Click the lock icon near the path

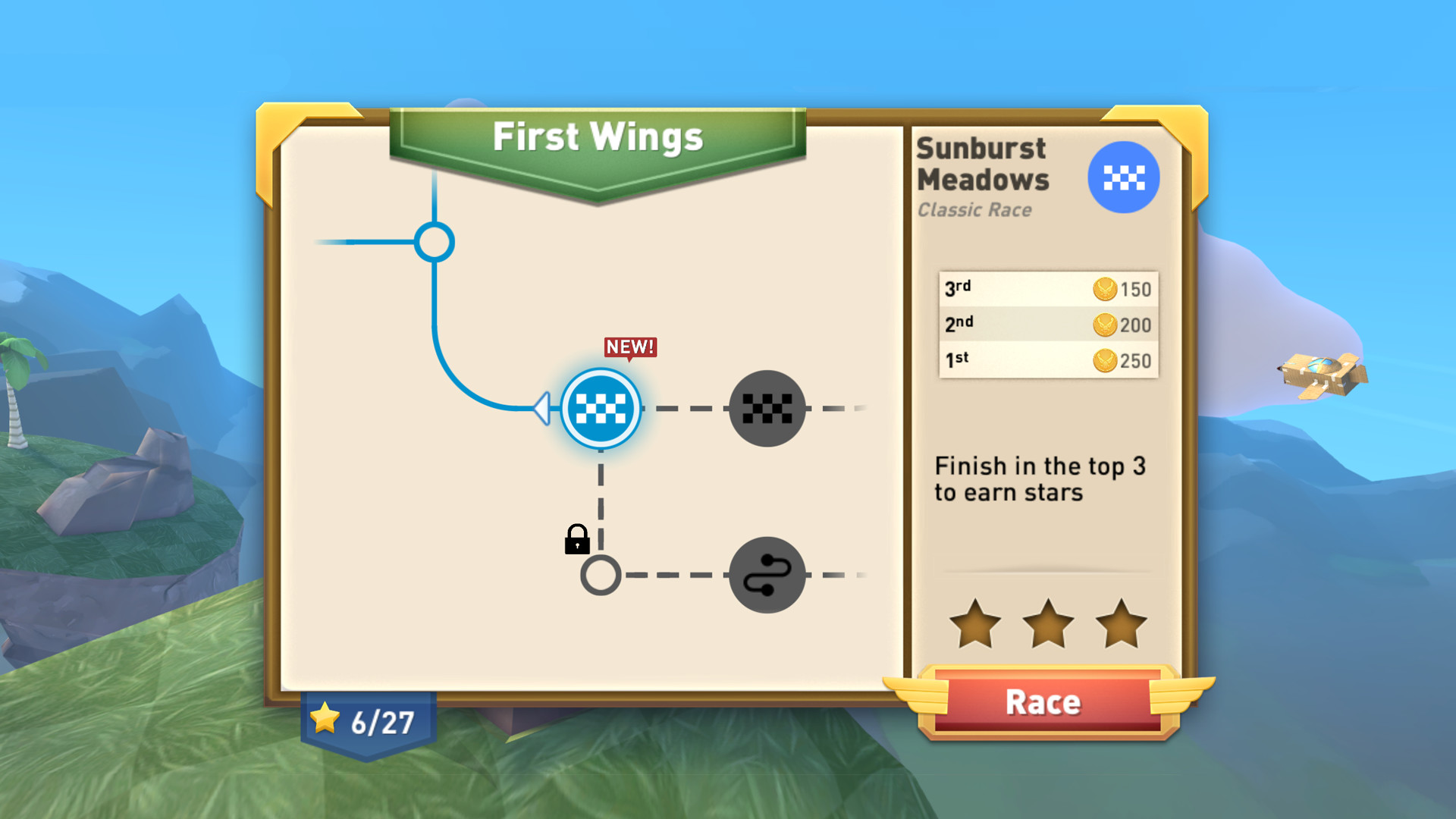click(576, 541)
